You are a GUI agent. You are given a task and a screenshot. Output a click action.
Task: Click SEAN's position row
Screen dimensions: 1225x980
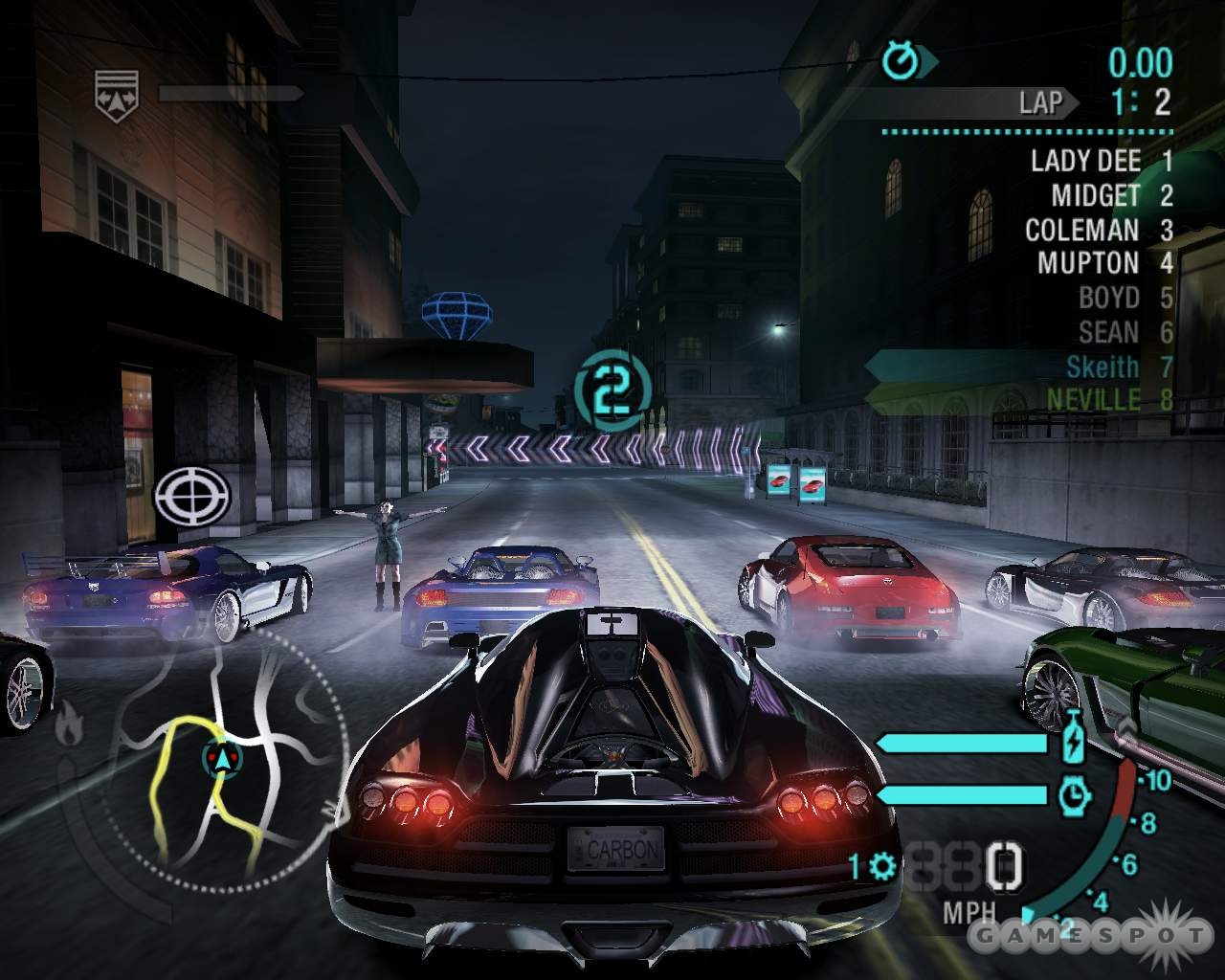tap(1123, 332)
